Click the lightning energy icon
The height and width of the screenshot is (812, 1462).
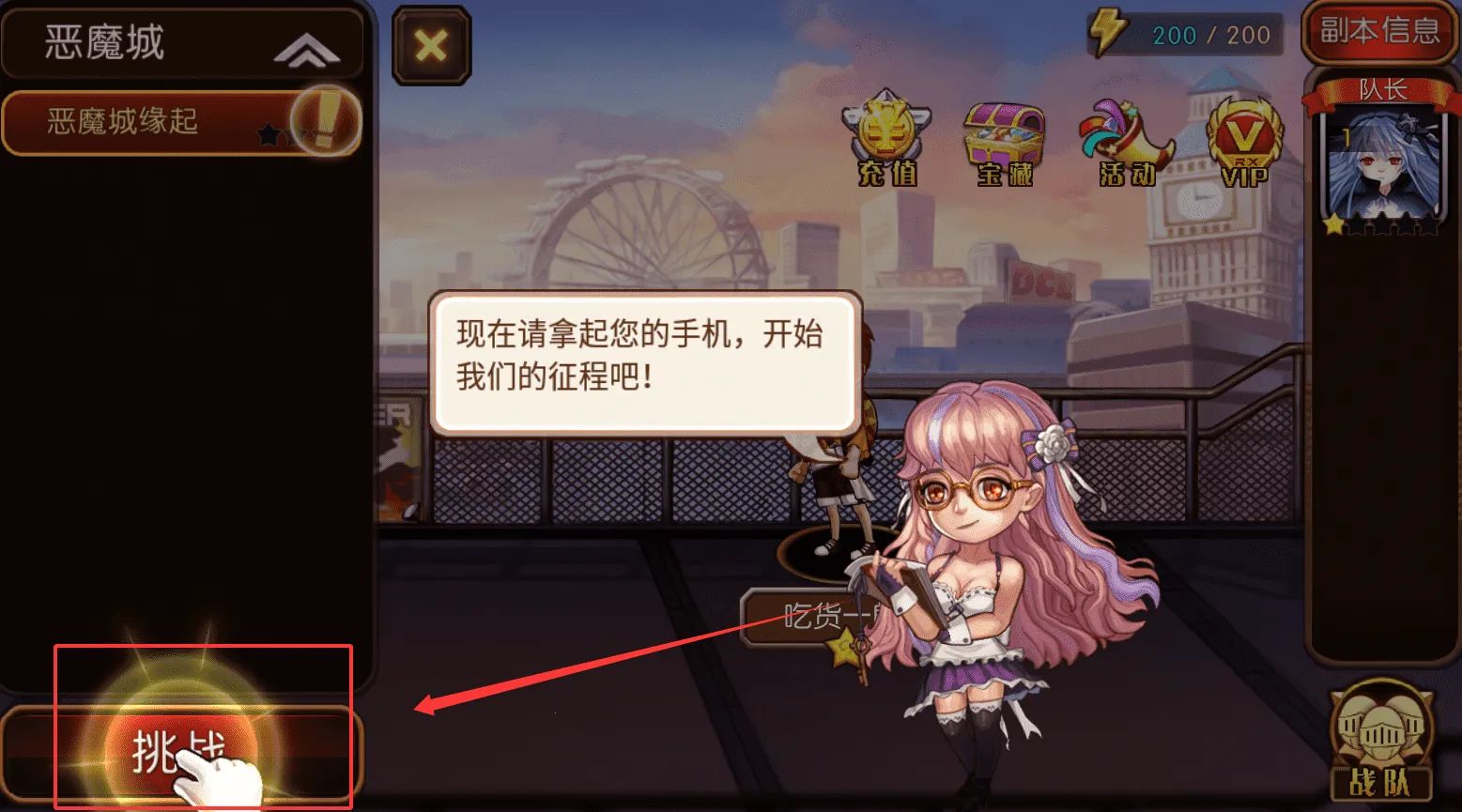[1107, 30]
